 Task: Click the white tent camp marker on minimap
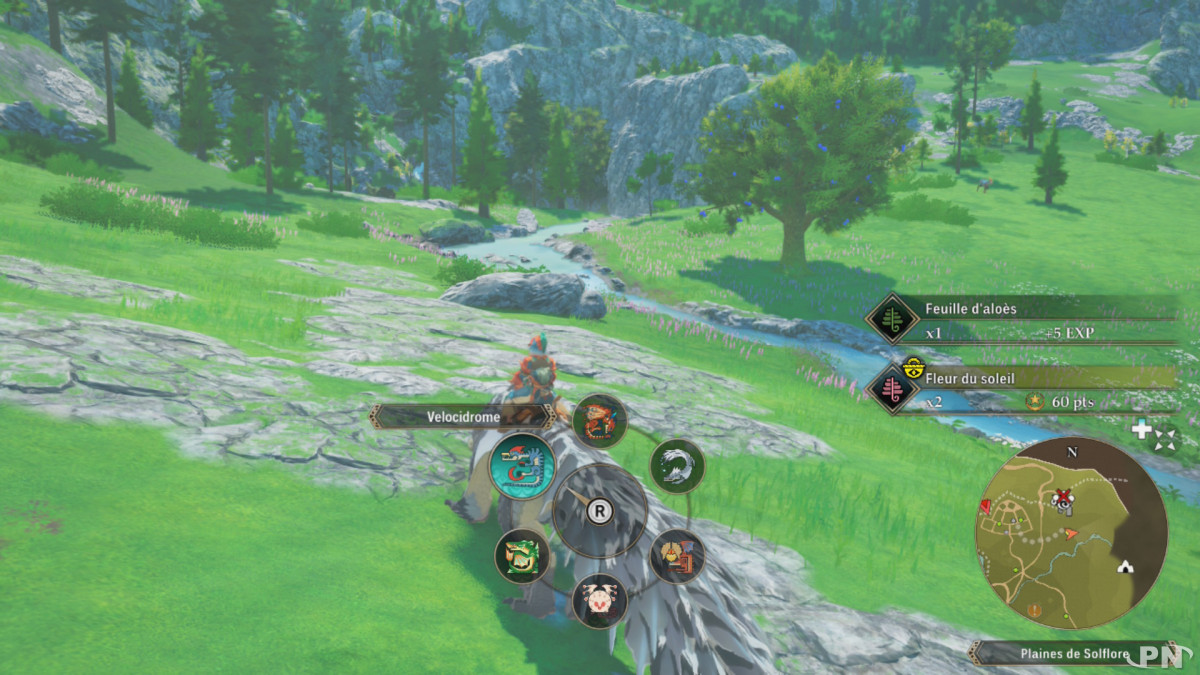[1126, 566]
